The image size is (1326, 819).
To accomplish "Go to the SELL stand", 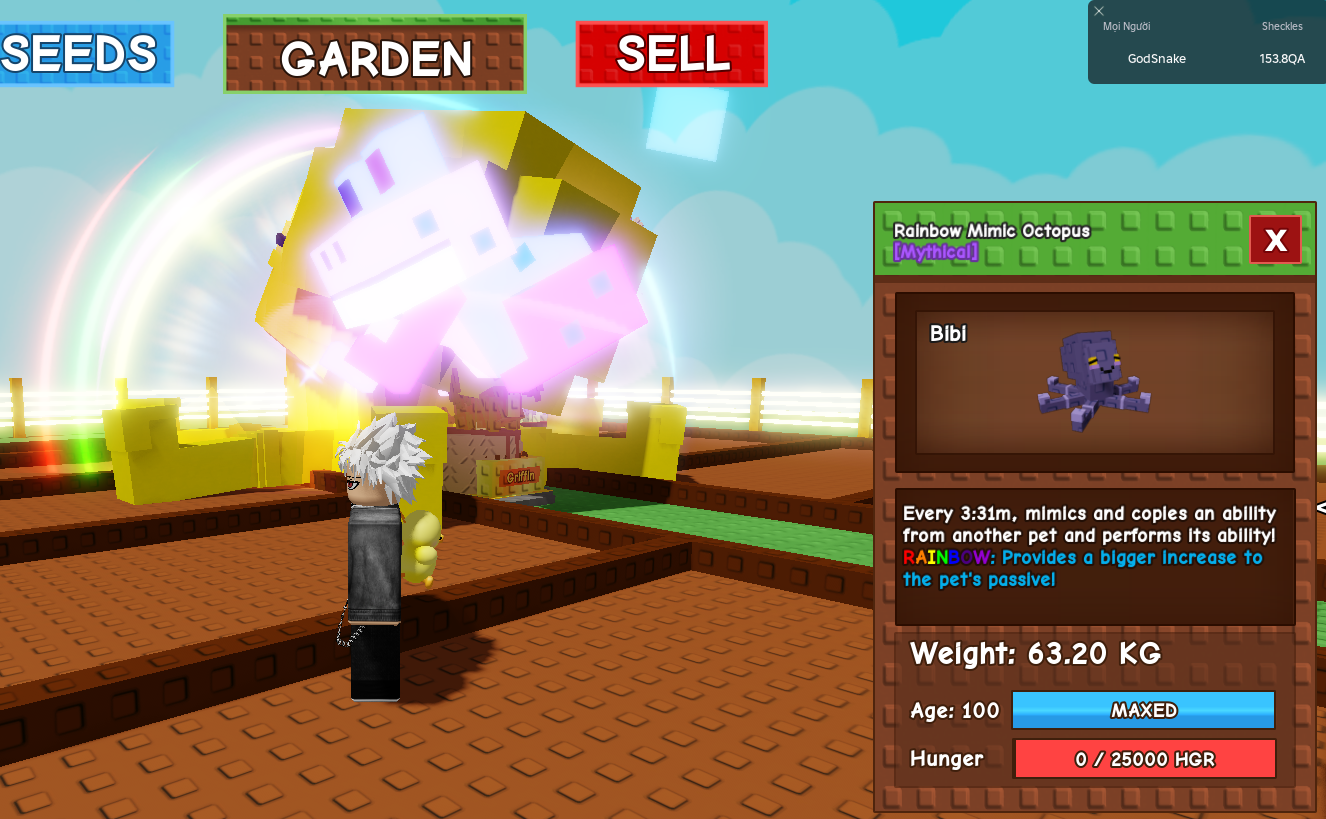I will (671, 54).
